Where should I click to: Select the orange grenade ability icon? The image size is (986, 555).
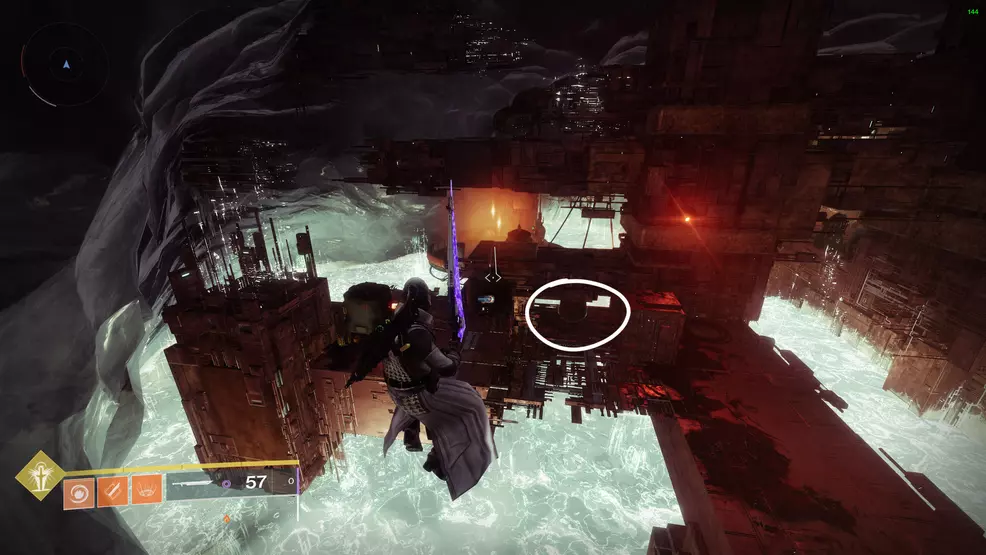[77, 493]
